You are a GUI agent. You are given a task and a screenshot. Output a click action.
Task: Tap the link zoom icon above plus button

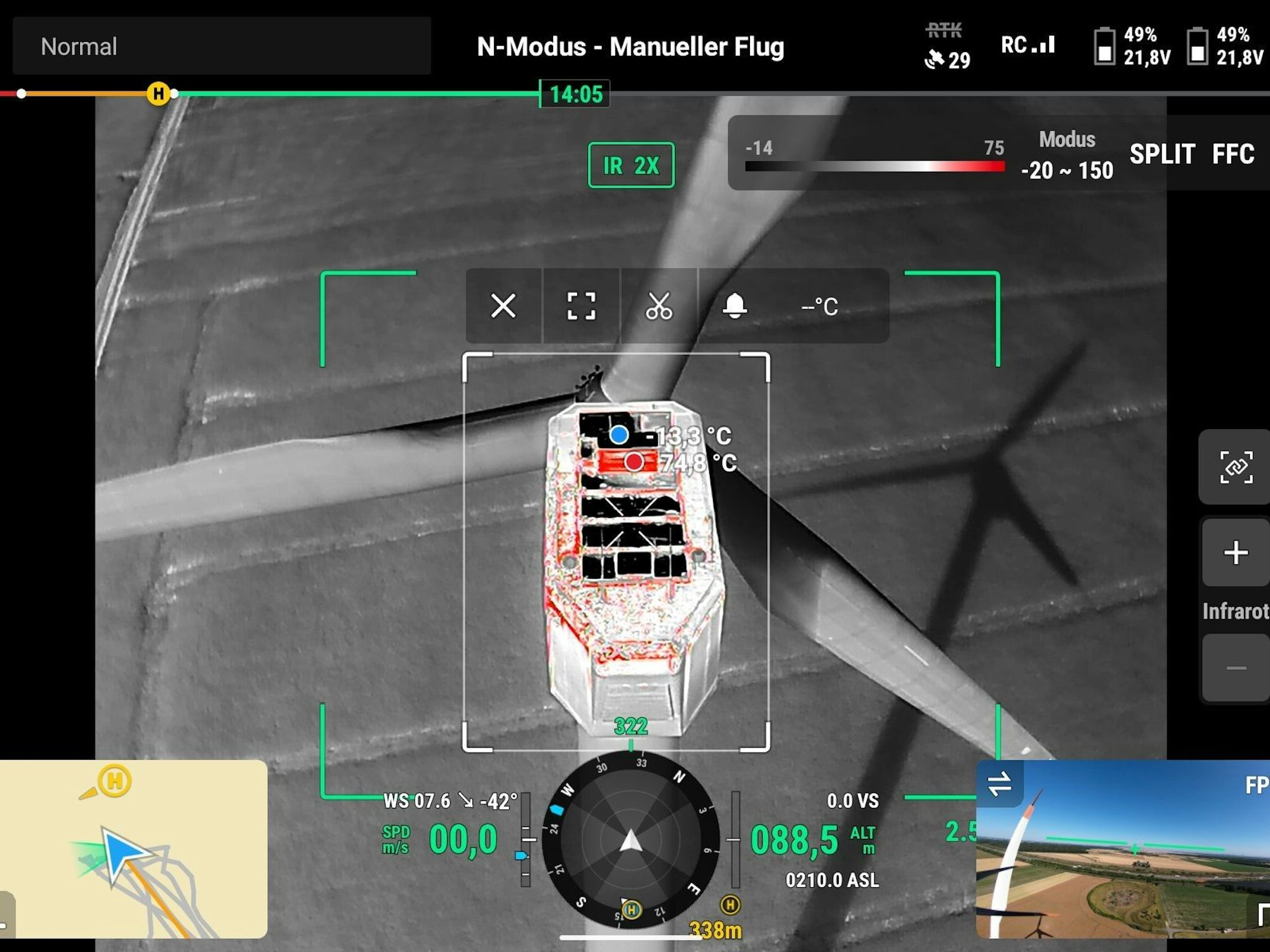click(1235, 467)
